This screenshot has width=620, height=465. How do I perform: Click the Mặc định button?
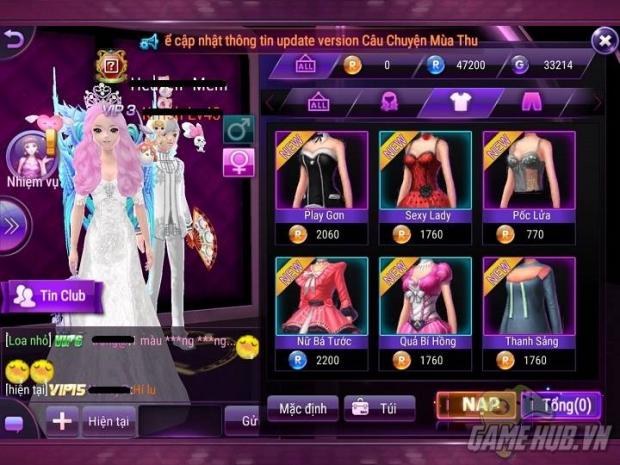(x=302, y=408)
